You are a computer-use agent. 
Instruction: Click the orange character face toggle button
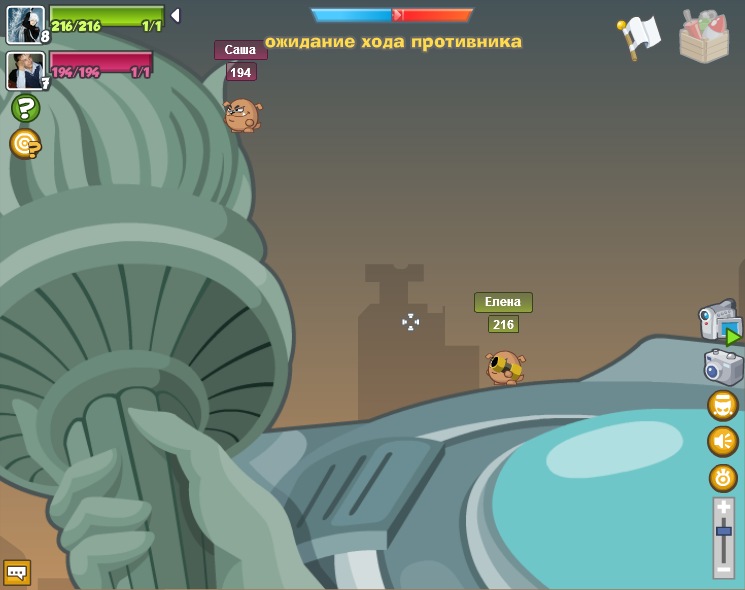click(723, 405)
